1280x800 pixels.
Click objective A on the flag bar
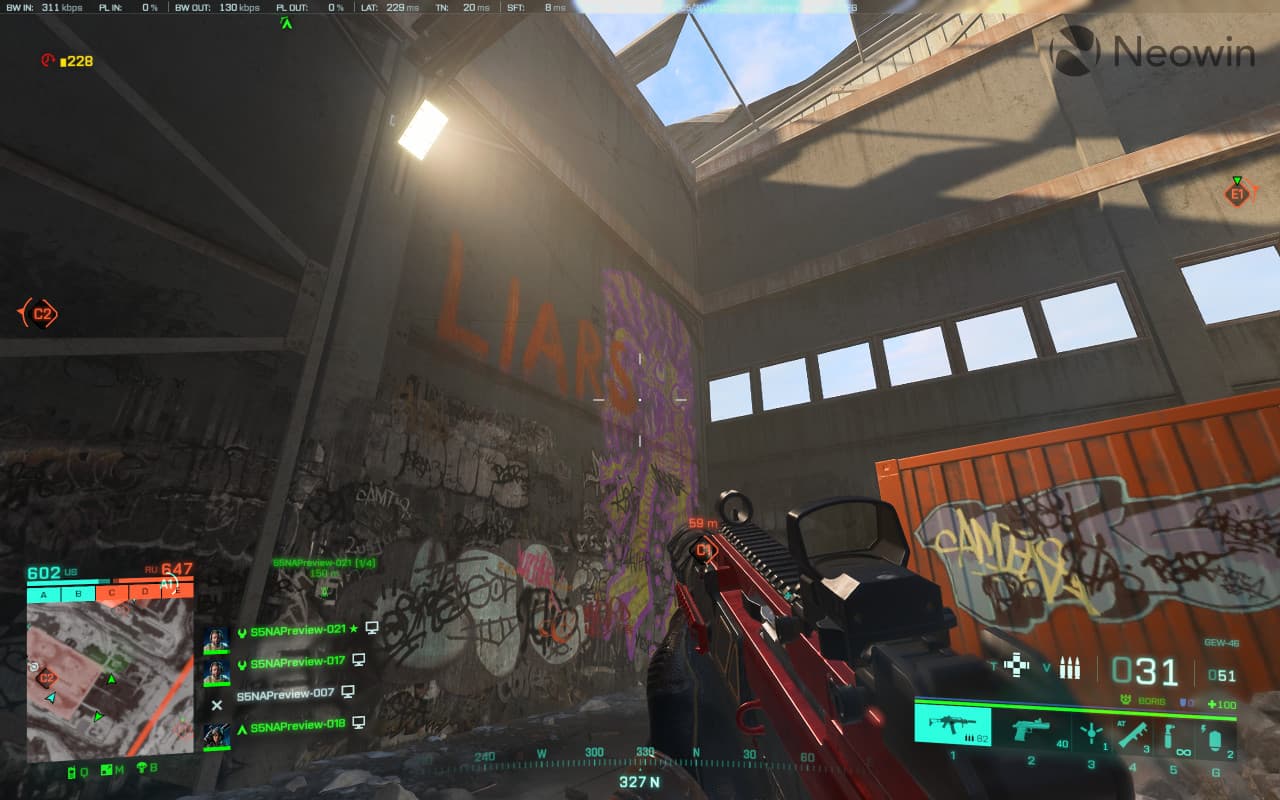tap(44, 594)
